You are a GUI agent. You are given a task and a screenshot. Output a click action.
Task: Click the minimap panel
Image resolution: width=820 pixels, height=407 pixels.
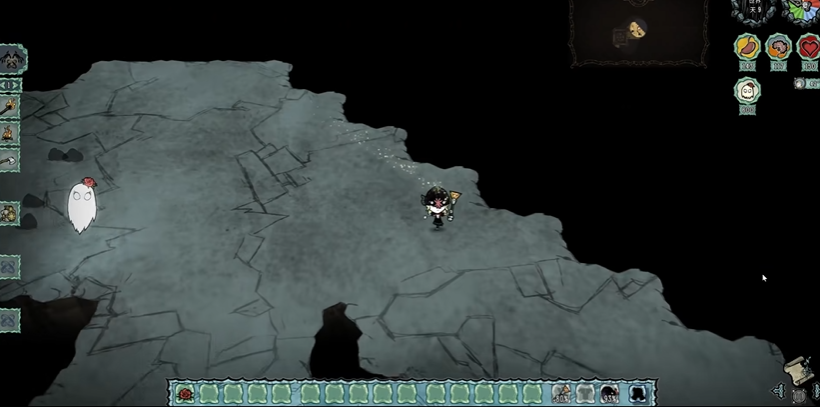(x=636, y=32)
